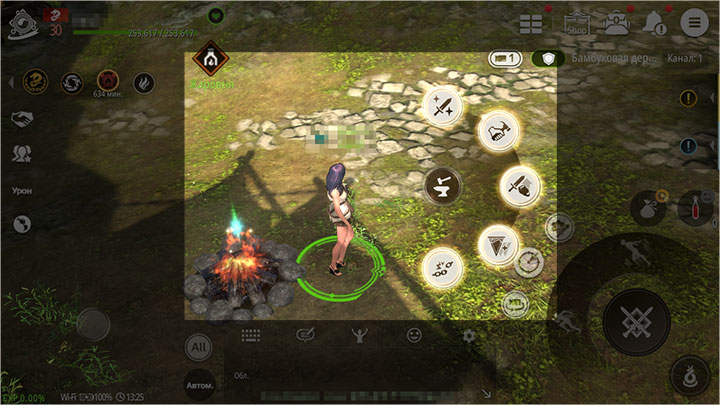Open the grid inventory menu icon
Image resolution: width=720 pixels, height=405 pixels.
[x=530, y=23]
